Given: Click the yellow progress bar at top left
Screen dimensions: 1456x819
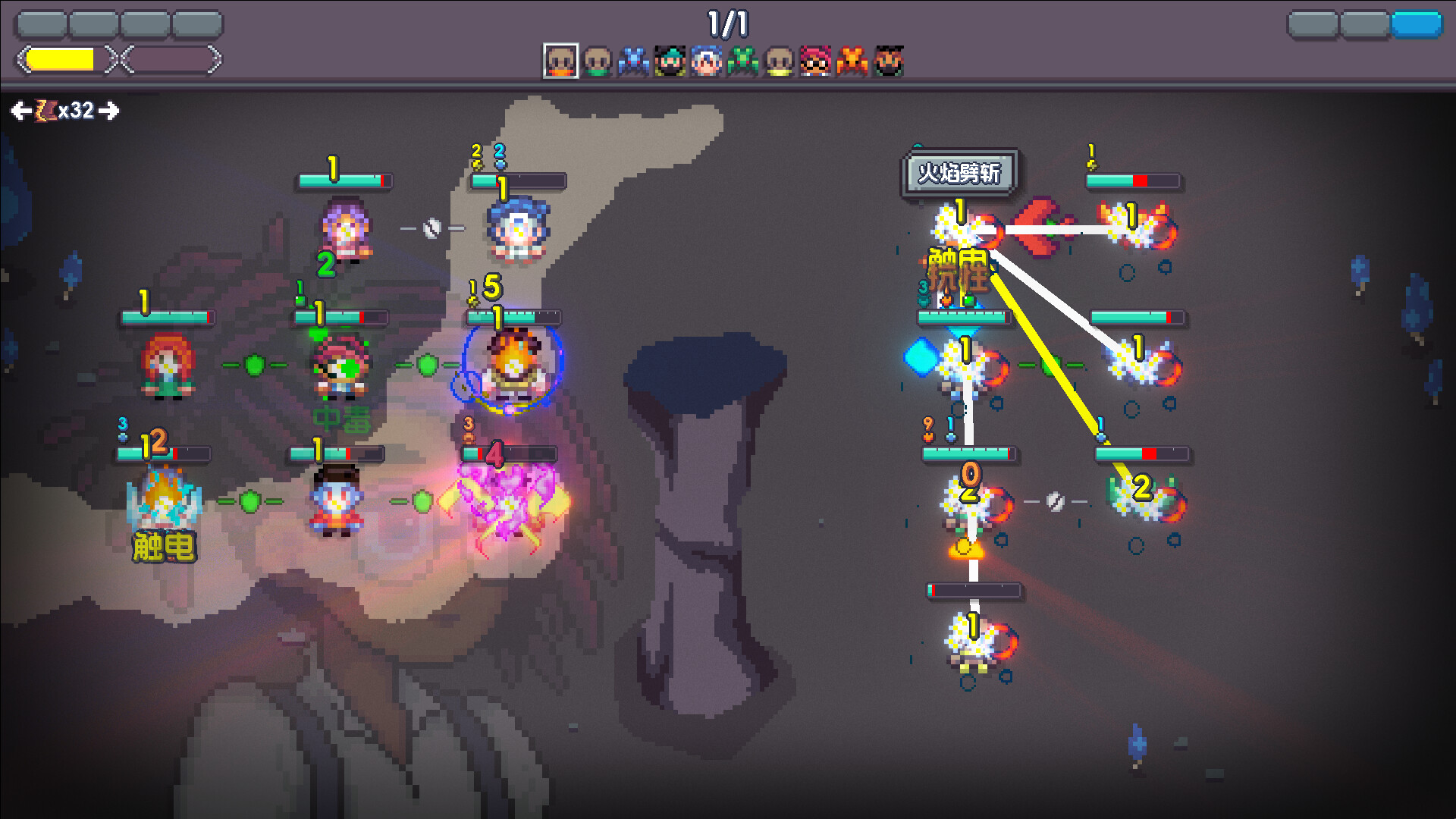Looking at the screenshot, I should point(60,58).
